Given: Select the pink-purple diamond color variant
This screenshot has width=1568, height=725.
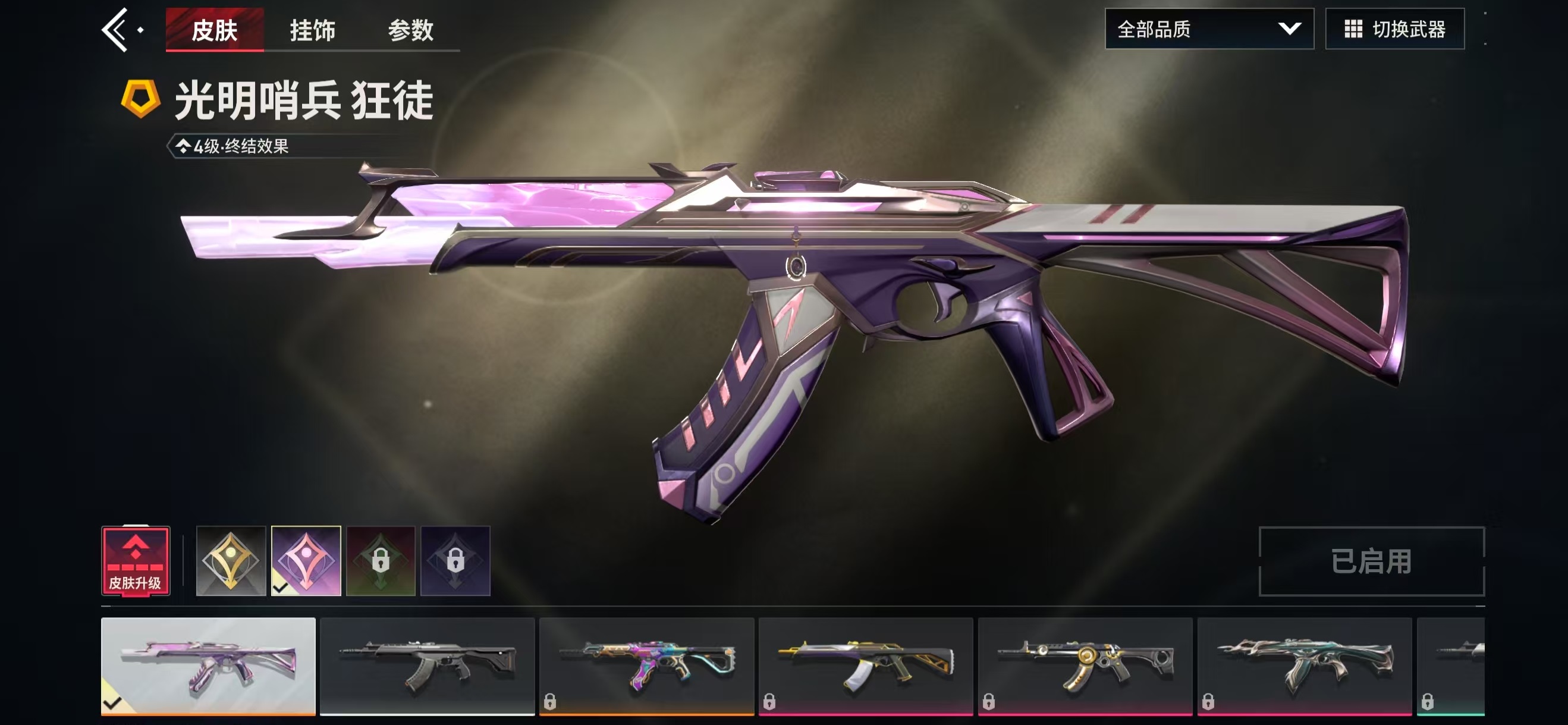Looking at the screenshot, I should coord(306,561).
